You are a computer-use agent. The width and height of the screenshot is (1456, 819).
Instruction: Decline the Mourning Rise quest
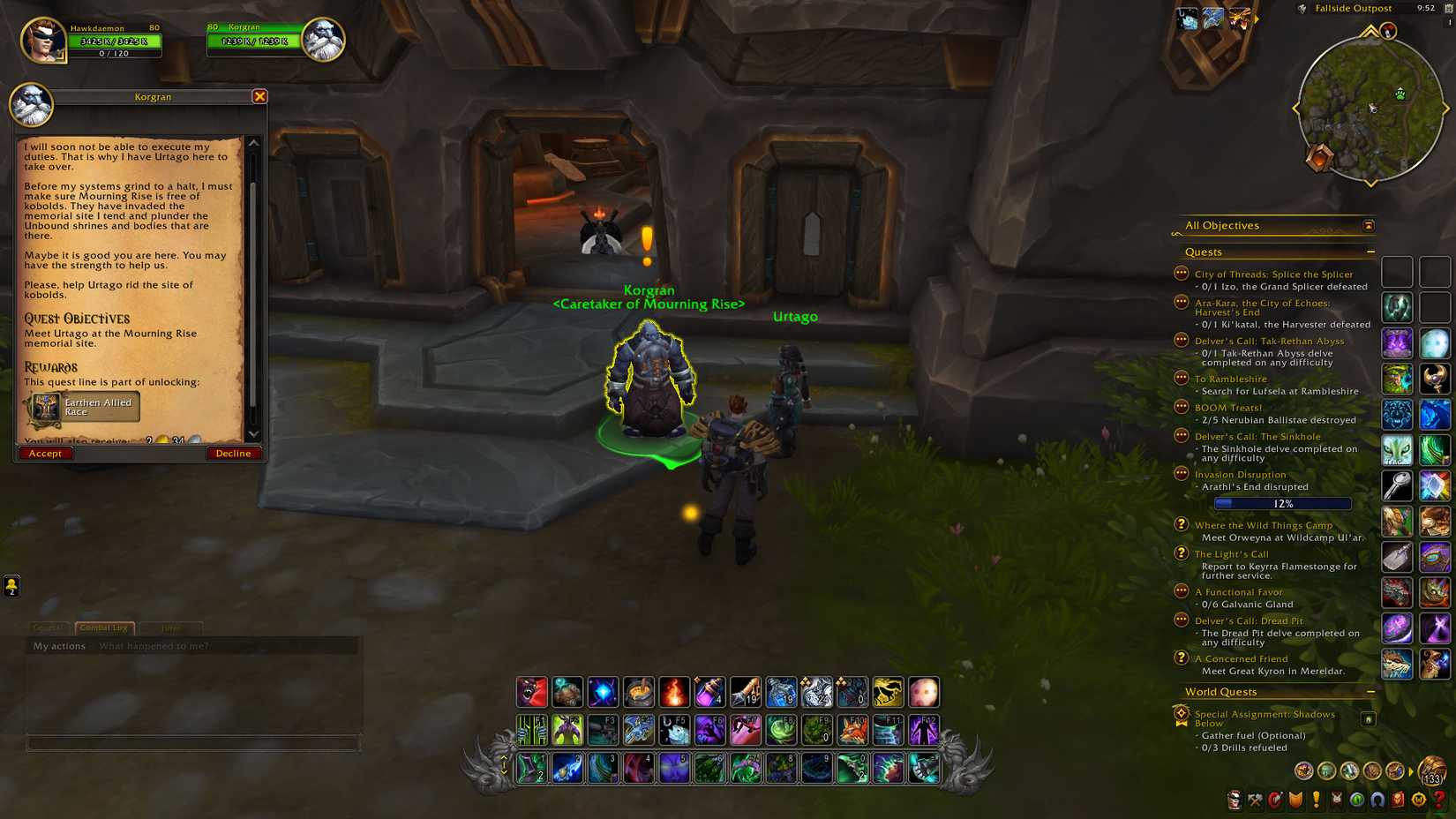point(233,453)
